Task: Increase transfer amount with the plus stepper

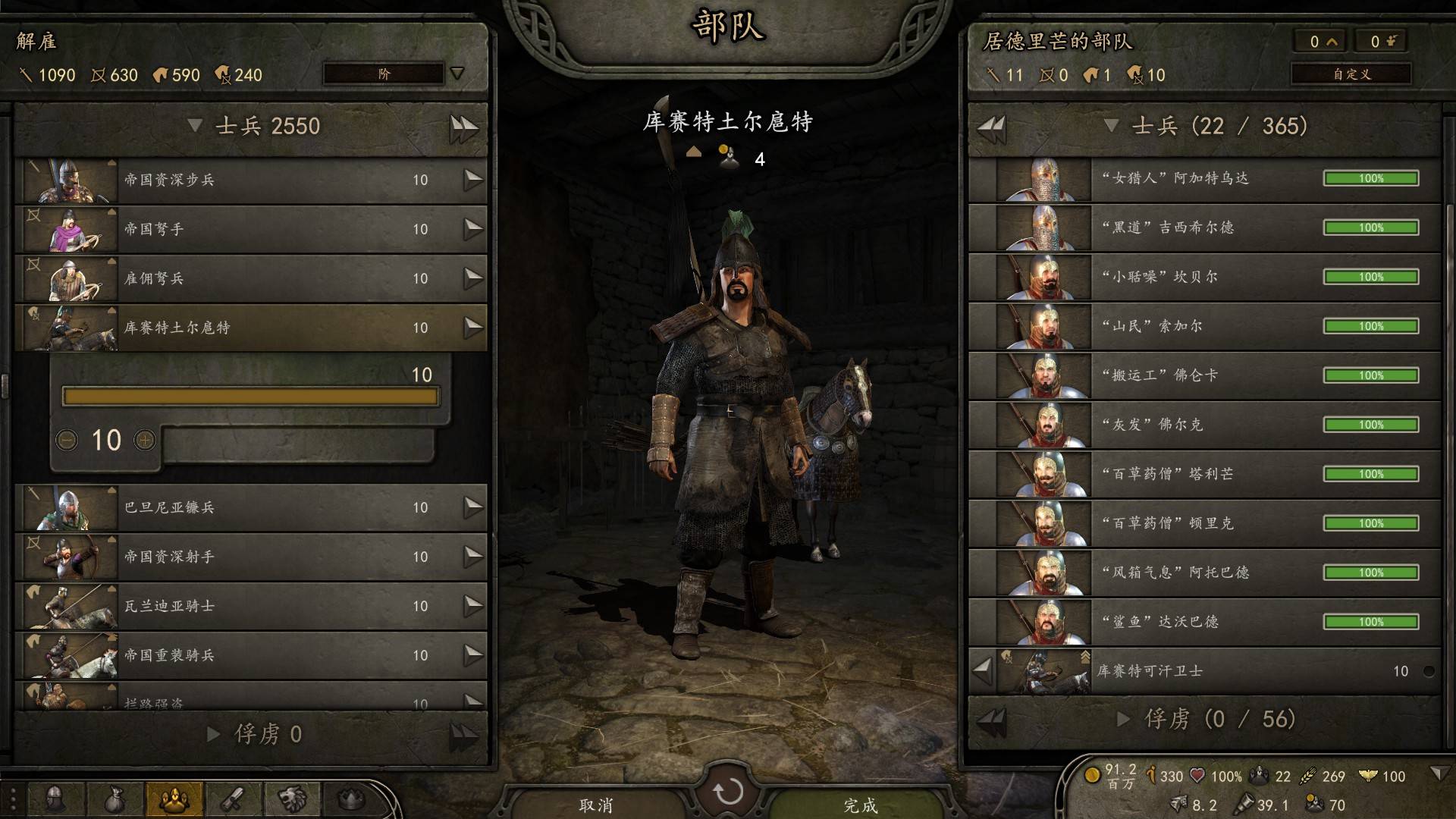Action: click(145, 440)
